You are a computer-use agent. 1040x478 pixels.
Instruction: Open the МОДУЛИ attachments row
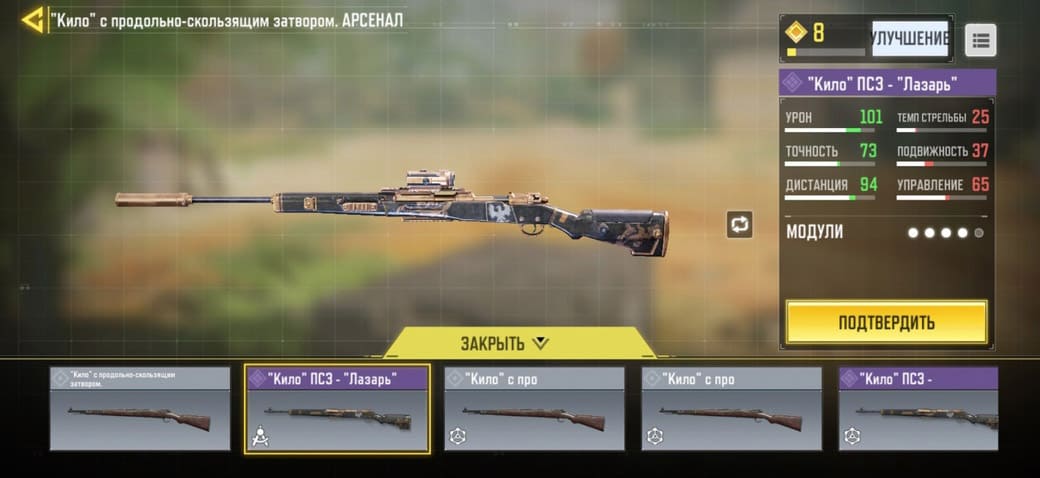tap(886, 232)
